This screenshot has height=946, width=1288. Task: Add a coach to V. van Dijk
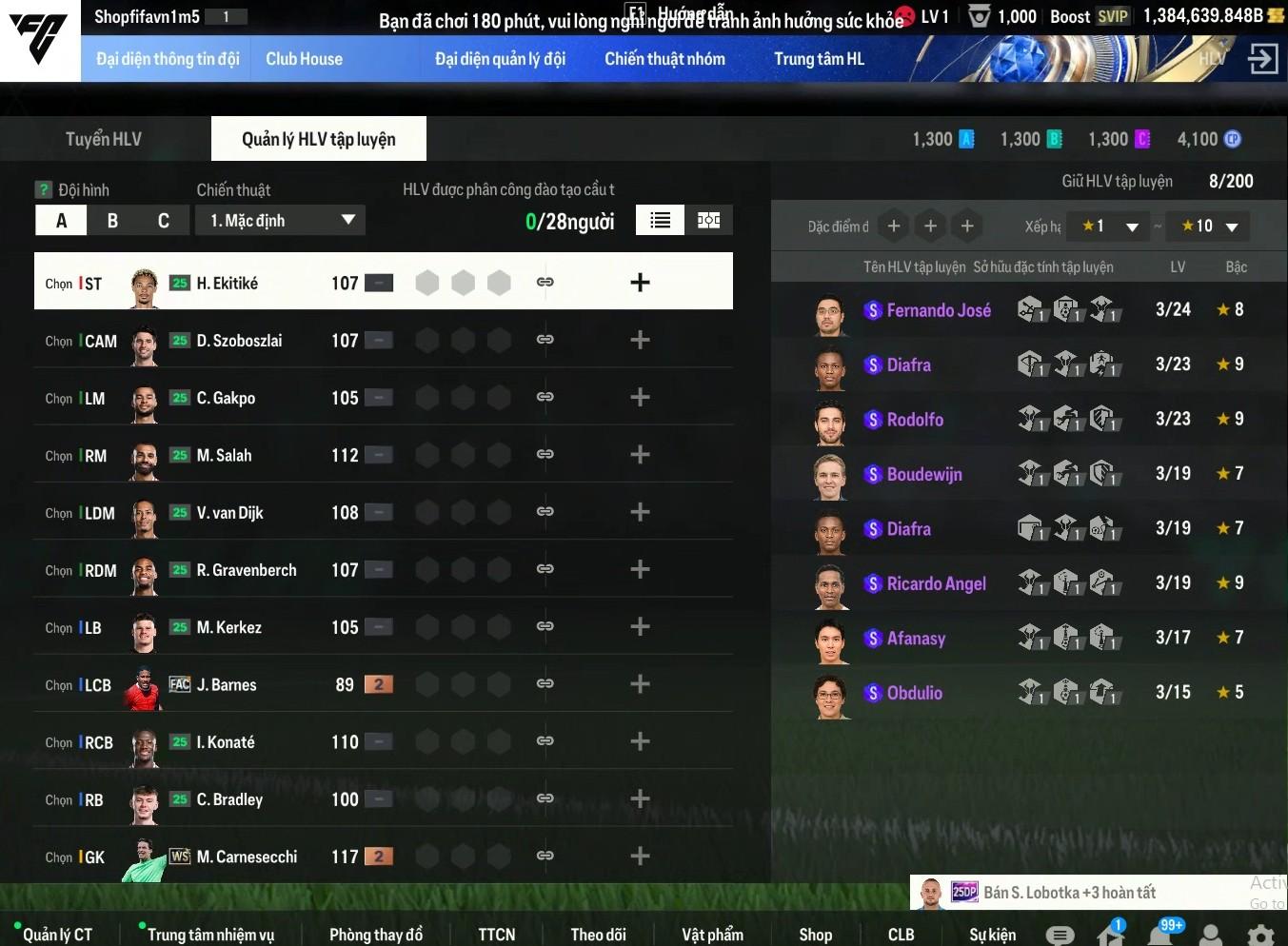coord(640,512)
